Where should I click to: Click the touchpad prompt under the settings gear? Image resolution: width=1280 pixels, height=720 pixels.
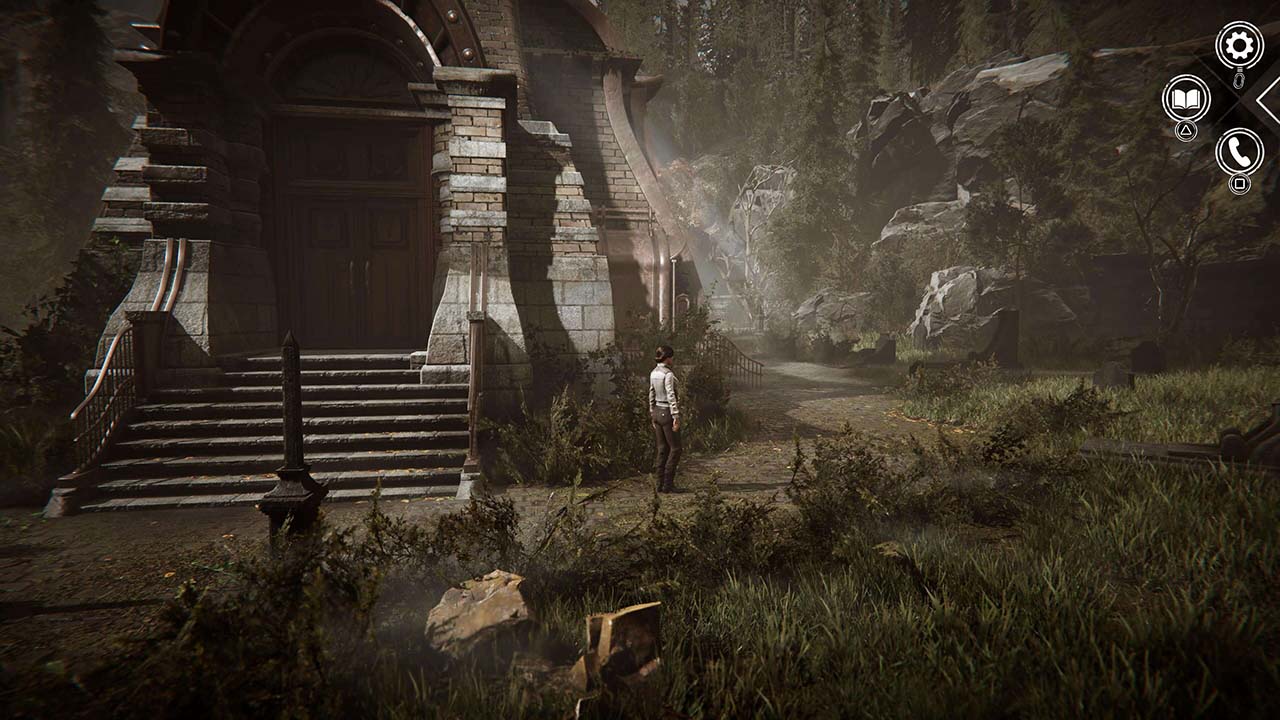pos(1238,80)
